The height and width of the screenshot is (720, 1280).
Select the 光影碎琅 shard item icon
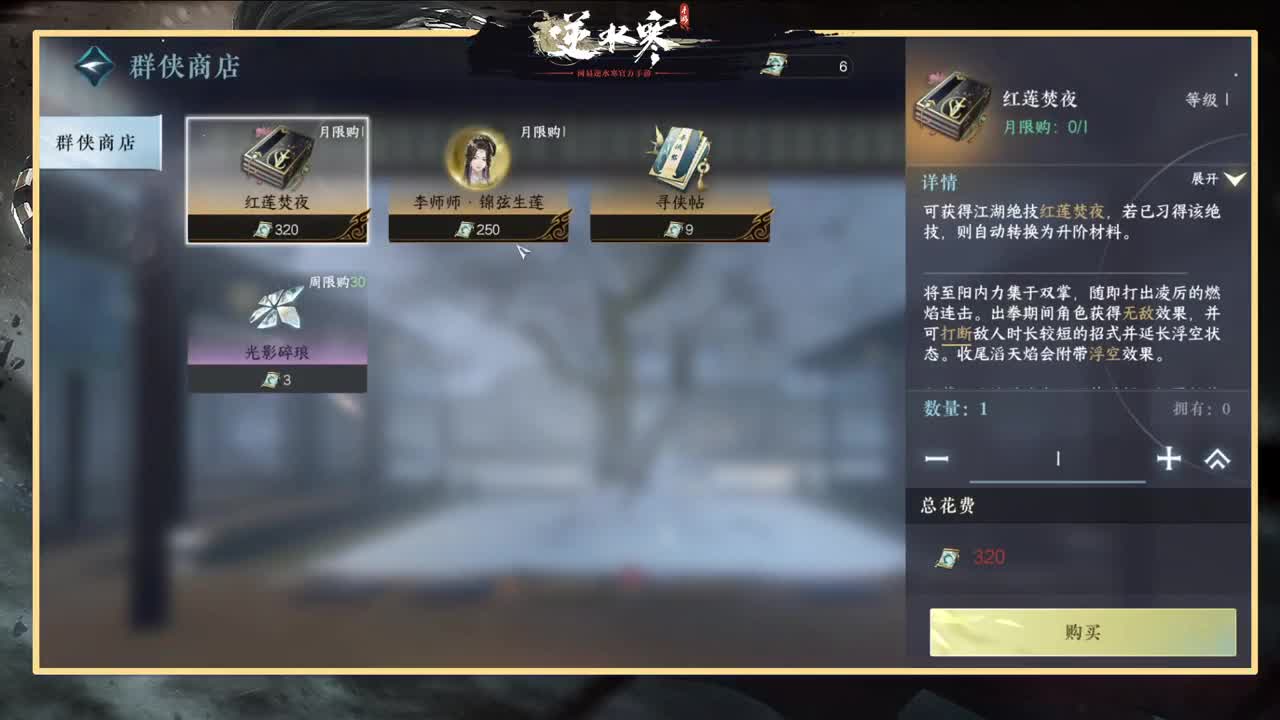[x=277, y=312]
